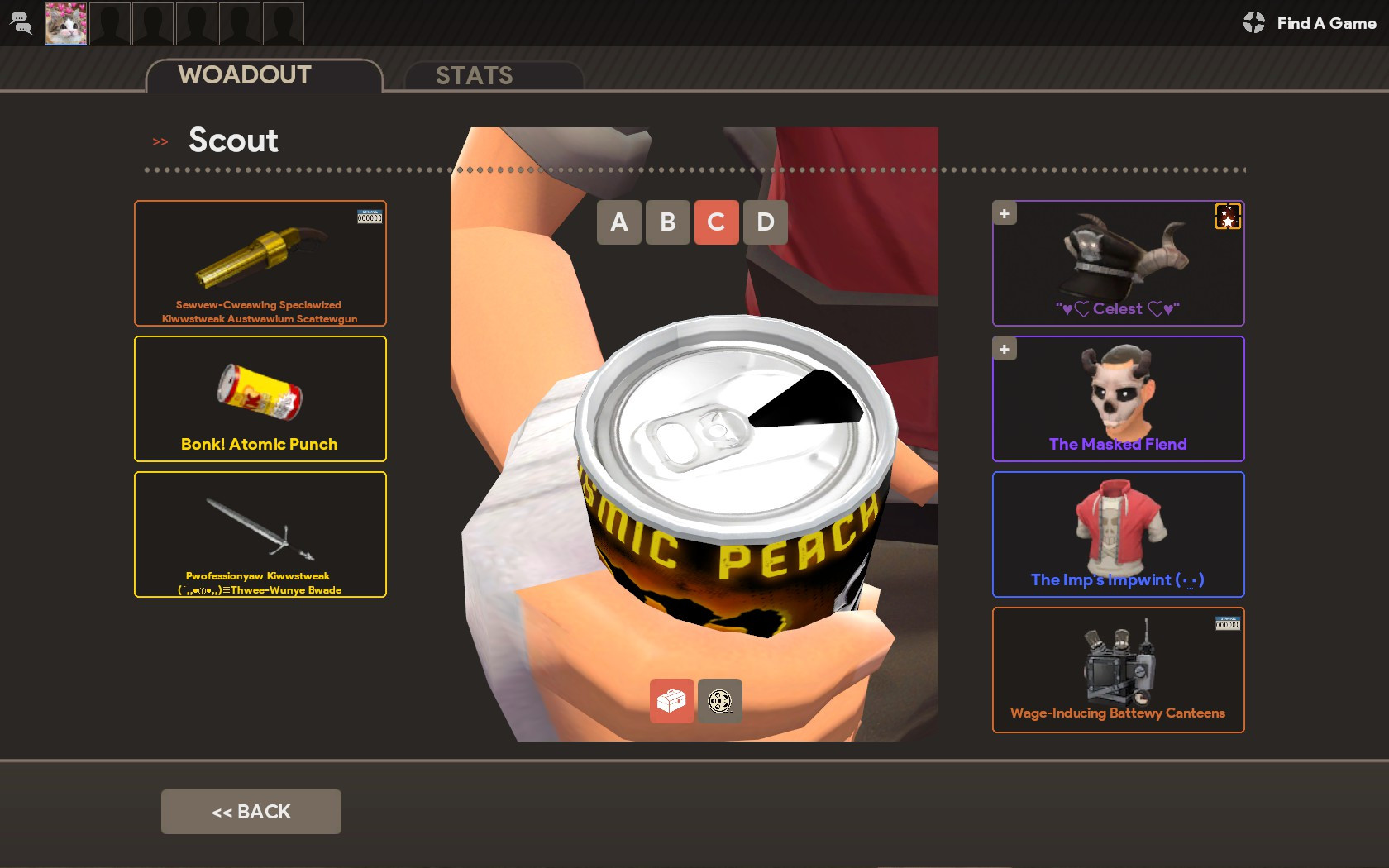The width and height of the screenshot is (1389, 868).
Task: Click Find A Game
Action: tap(1325, 23)
